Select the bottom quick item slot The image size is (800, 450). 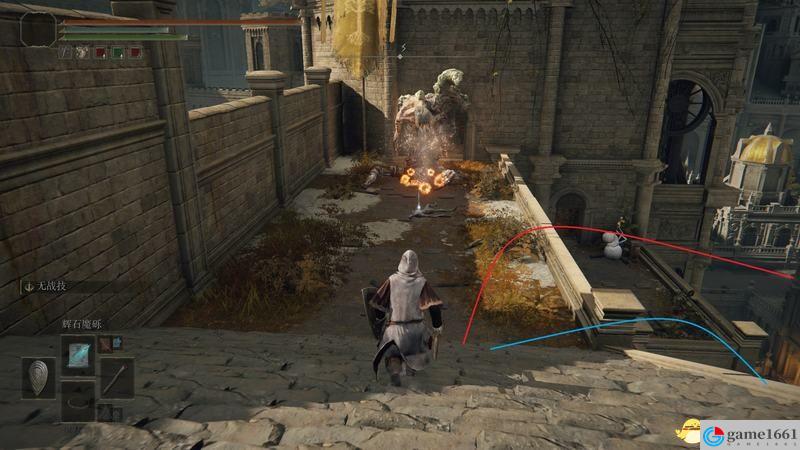79,402
